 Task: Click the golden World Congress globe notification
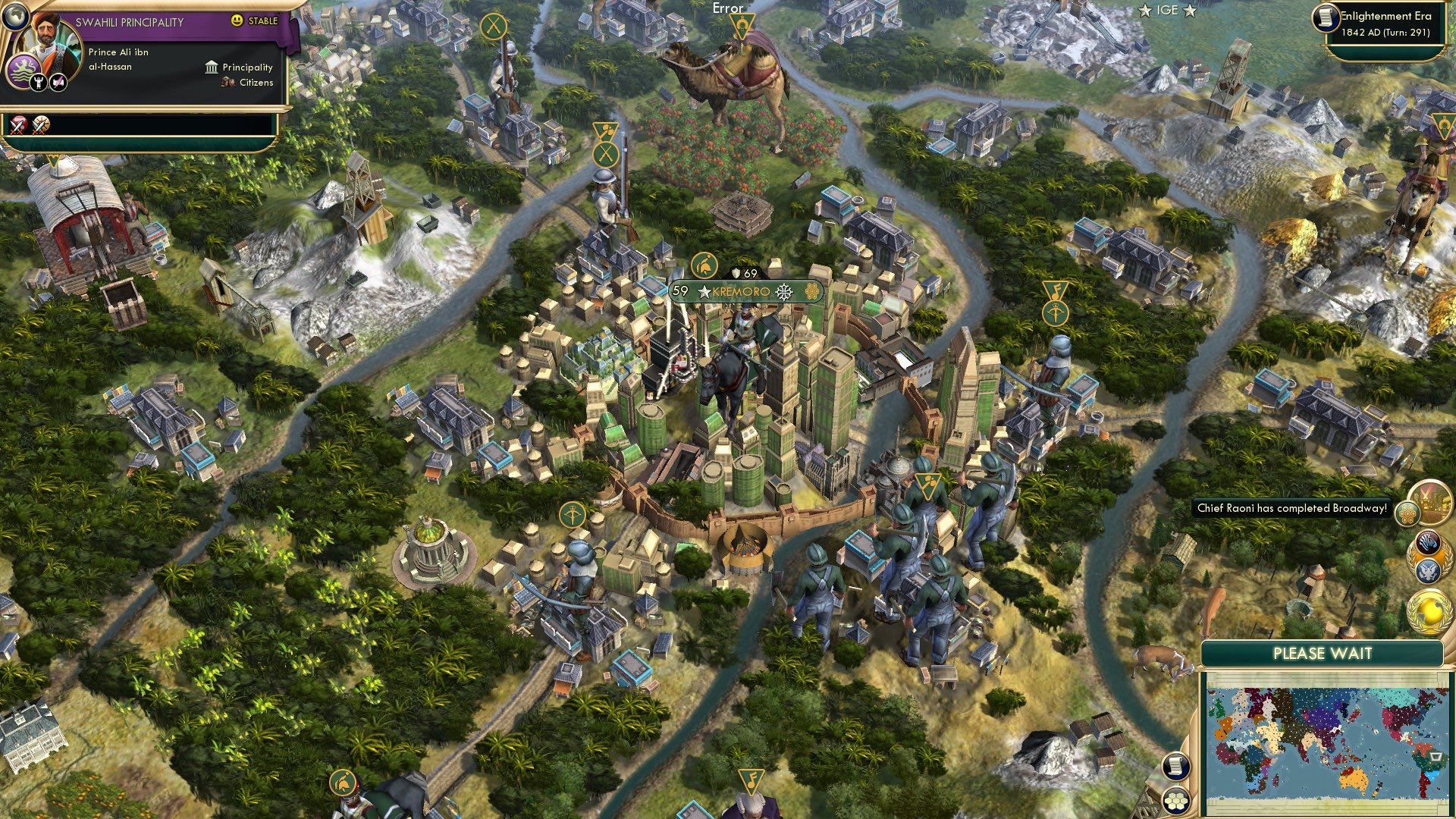click(x=1429, y=612)
